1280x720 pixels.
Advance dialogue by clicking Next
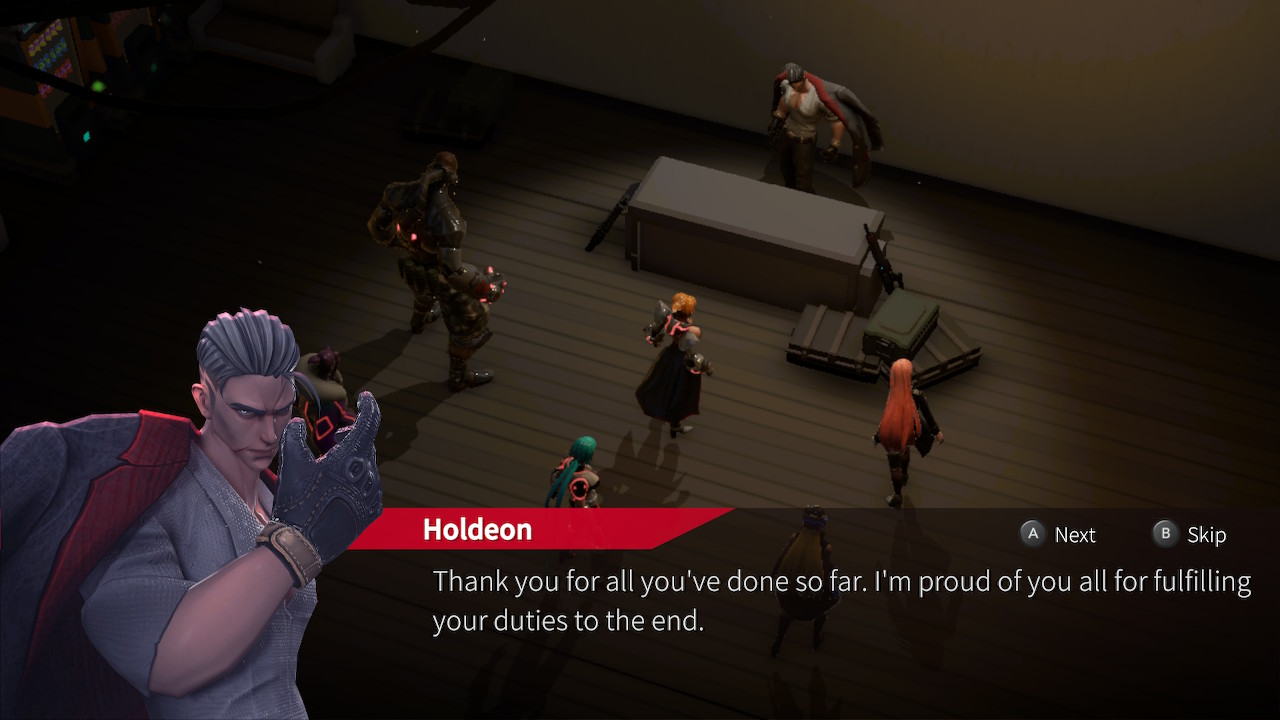[1058, 534]
